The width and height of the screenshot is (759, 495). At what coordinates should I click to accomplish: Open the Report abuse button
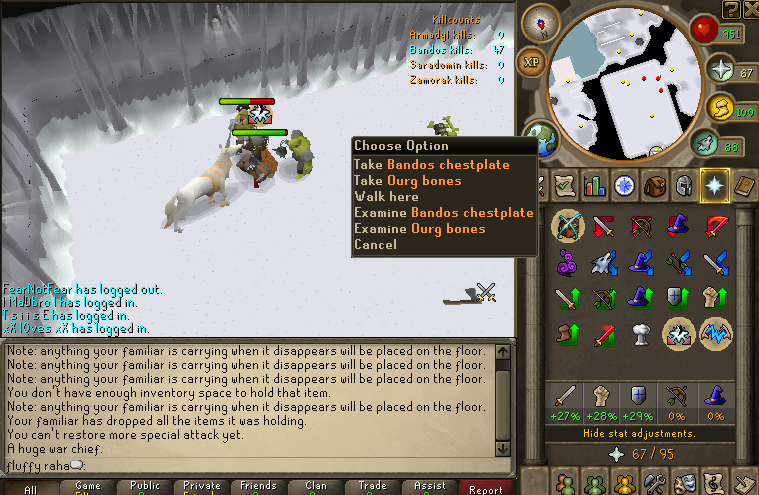[x=486, y=489]
